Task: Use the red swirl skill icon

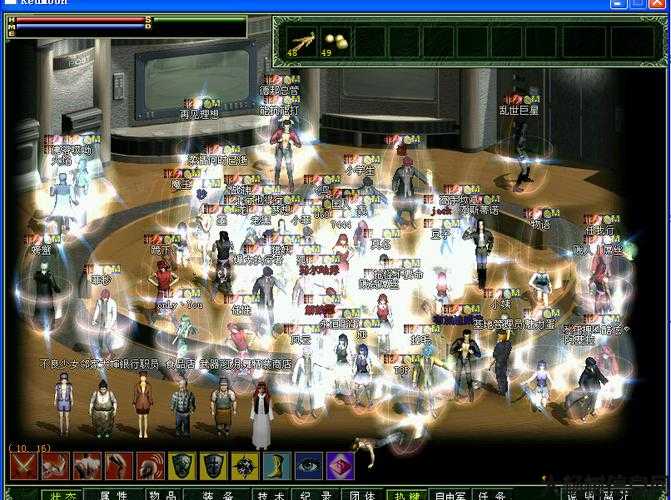Action: tap(151, 466)
